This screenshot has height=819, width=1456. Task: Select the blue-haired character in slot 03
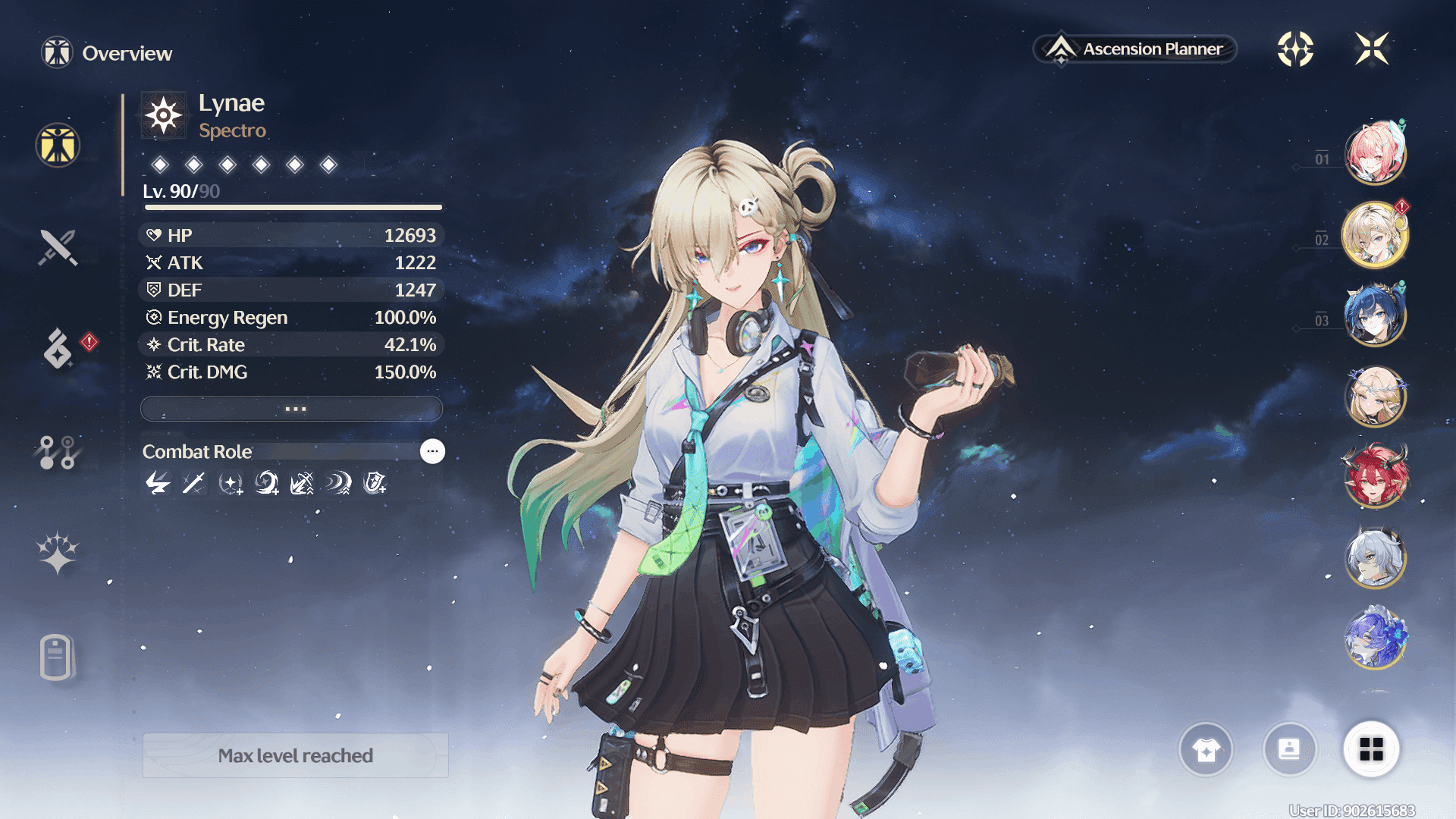(1375, 315)
